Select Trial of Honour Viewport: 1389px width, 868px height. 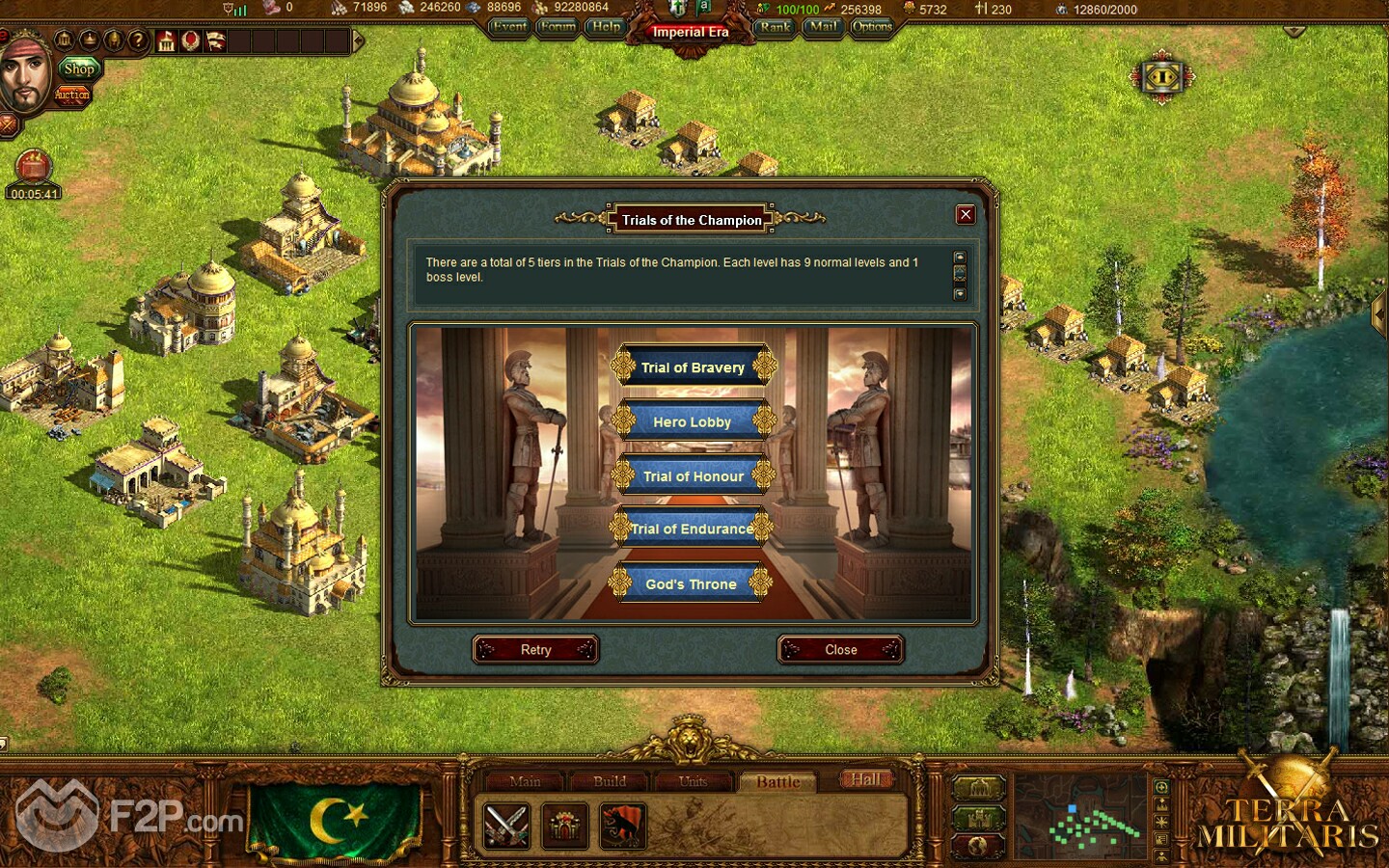[x=693, y=475]
